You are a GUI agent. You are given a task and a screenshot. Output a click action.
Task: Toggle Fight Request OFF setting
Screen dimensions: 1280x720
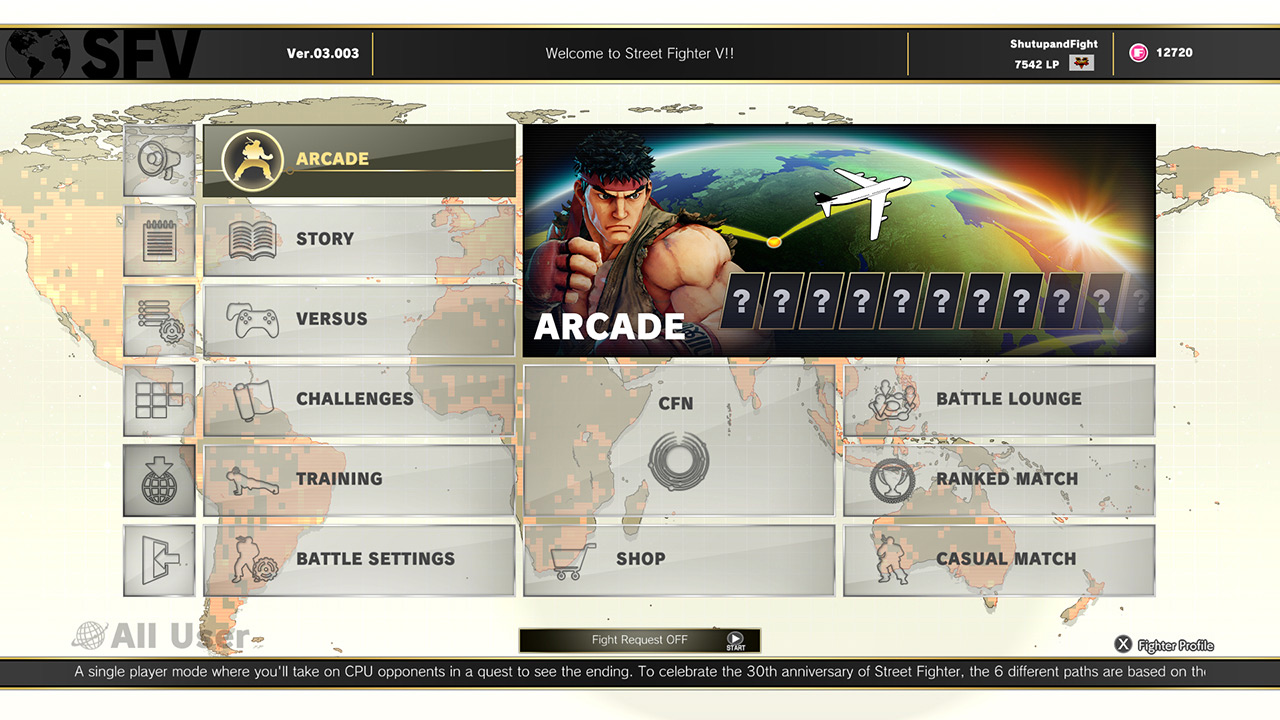pyautogui.click(x=638, y=639)
